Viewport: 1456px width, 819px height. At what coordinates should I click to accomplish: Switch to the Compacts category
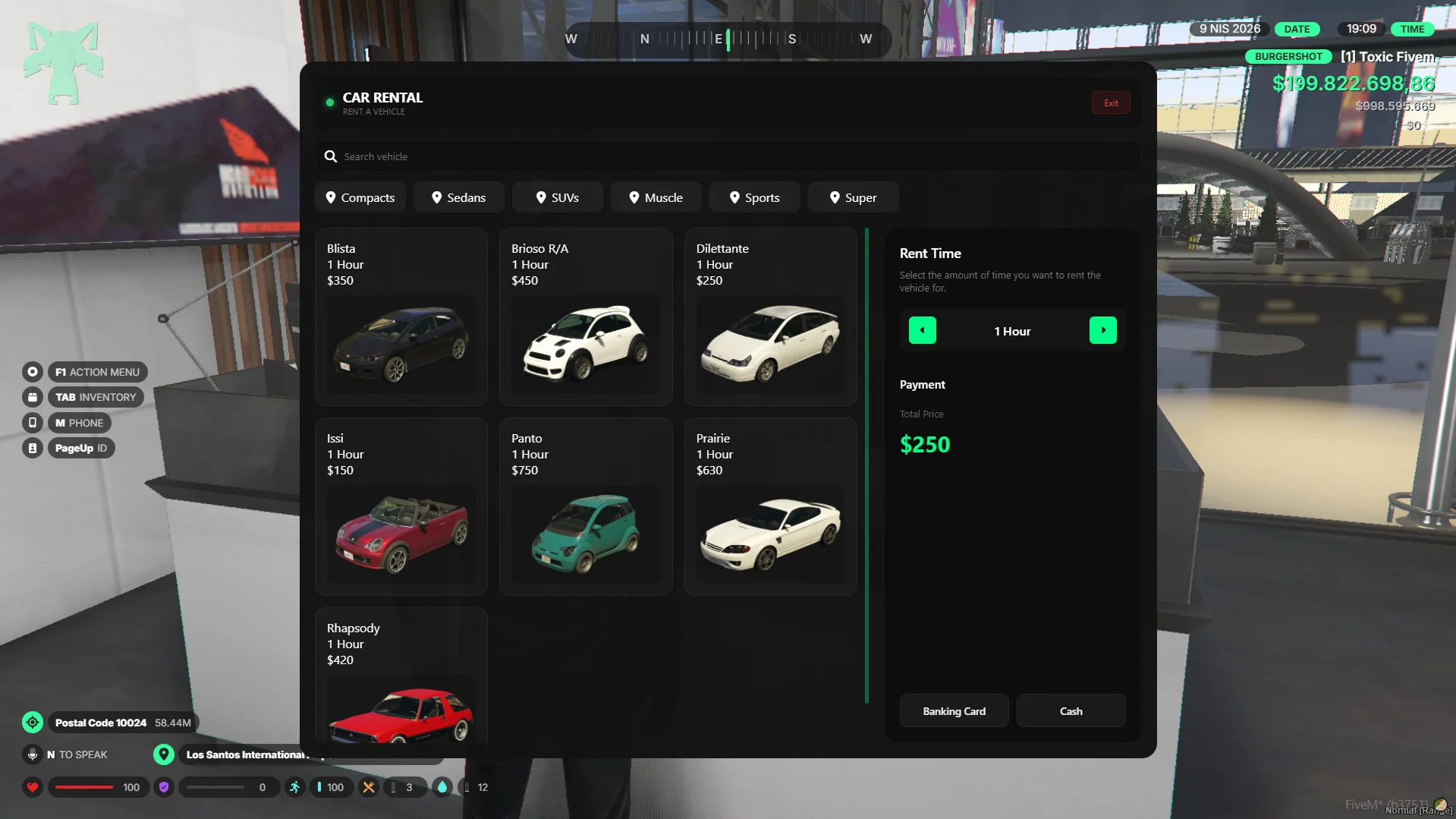pos(360,197)
